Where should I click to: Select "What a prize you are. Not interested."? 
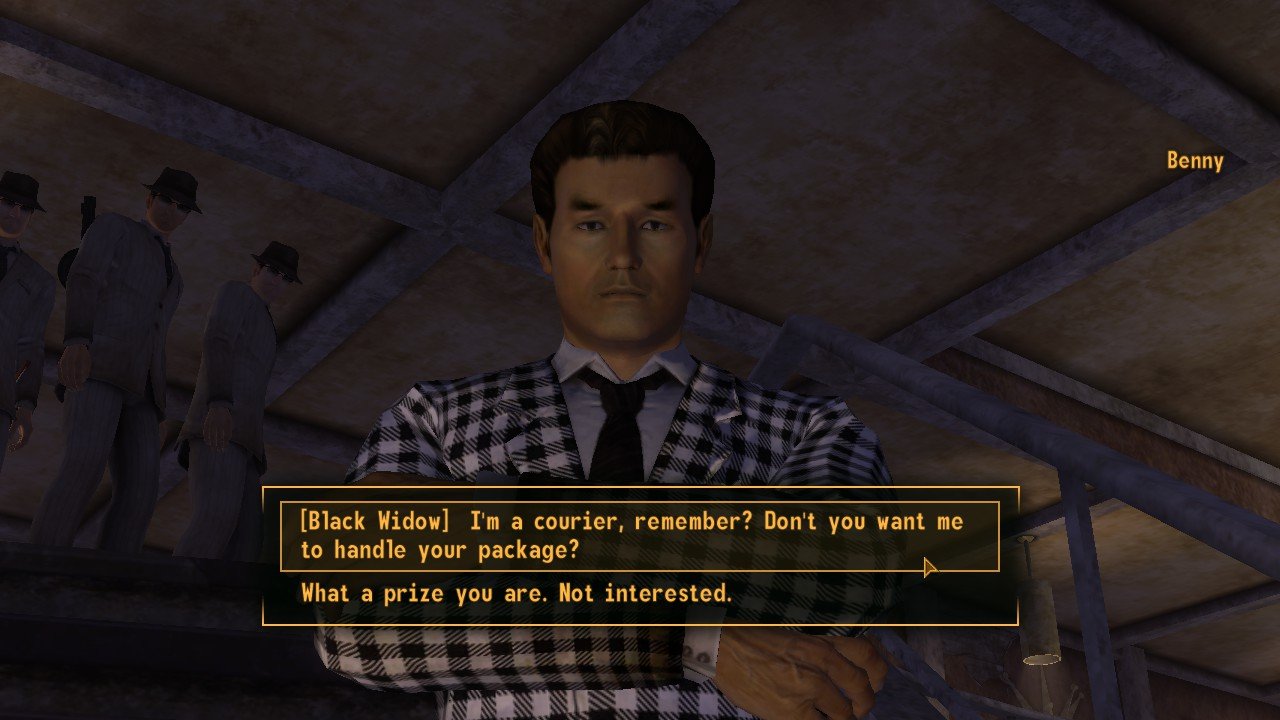click(516, 593)
